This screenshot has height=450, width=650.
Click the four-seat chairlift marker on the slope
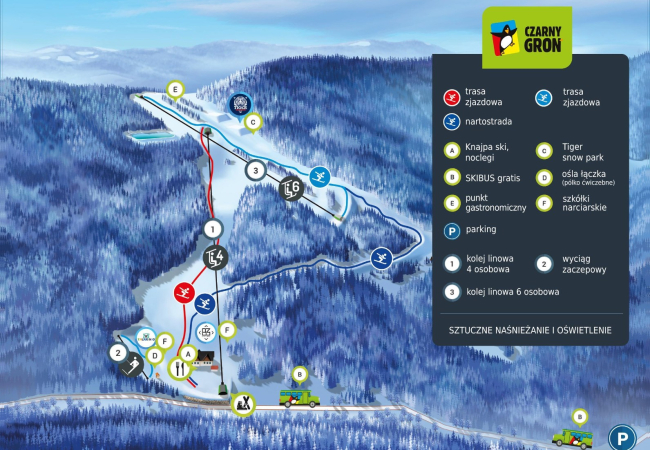pos(215,259)
